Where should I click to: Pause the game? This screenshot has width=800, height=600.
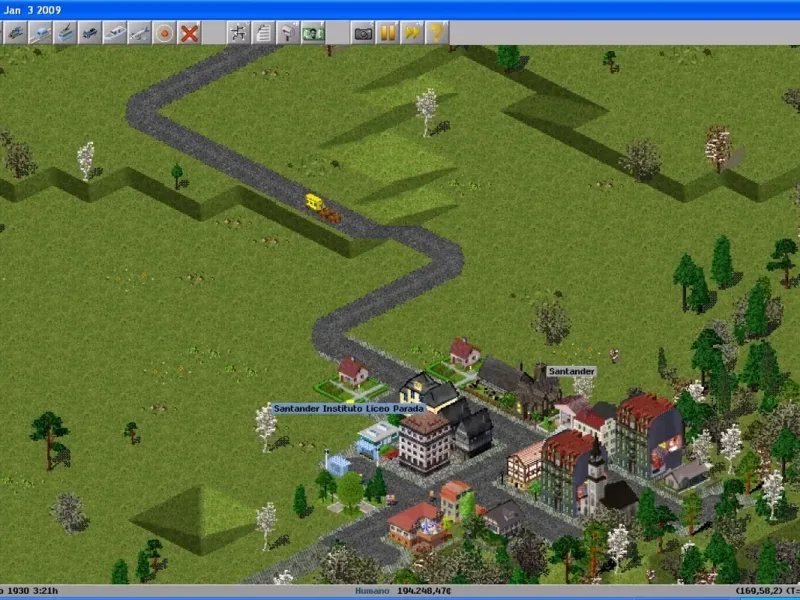tap(387, 33)
